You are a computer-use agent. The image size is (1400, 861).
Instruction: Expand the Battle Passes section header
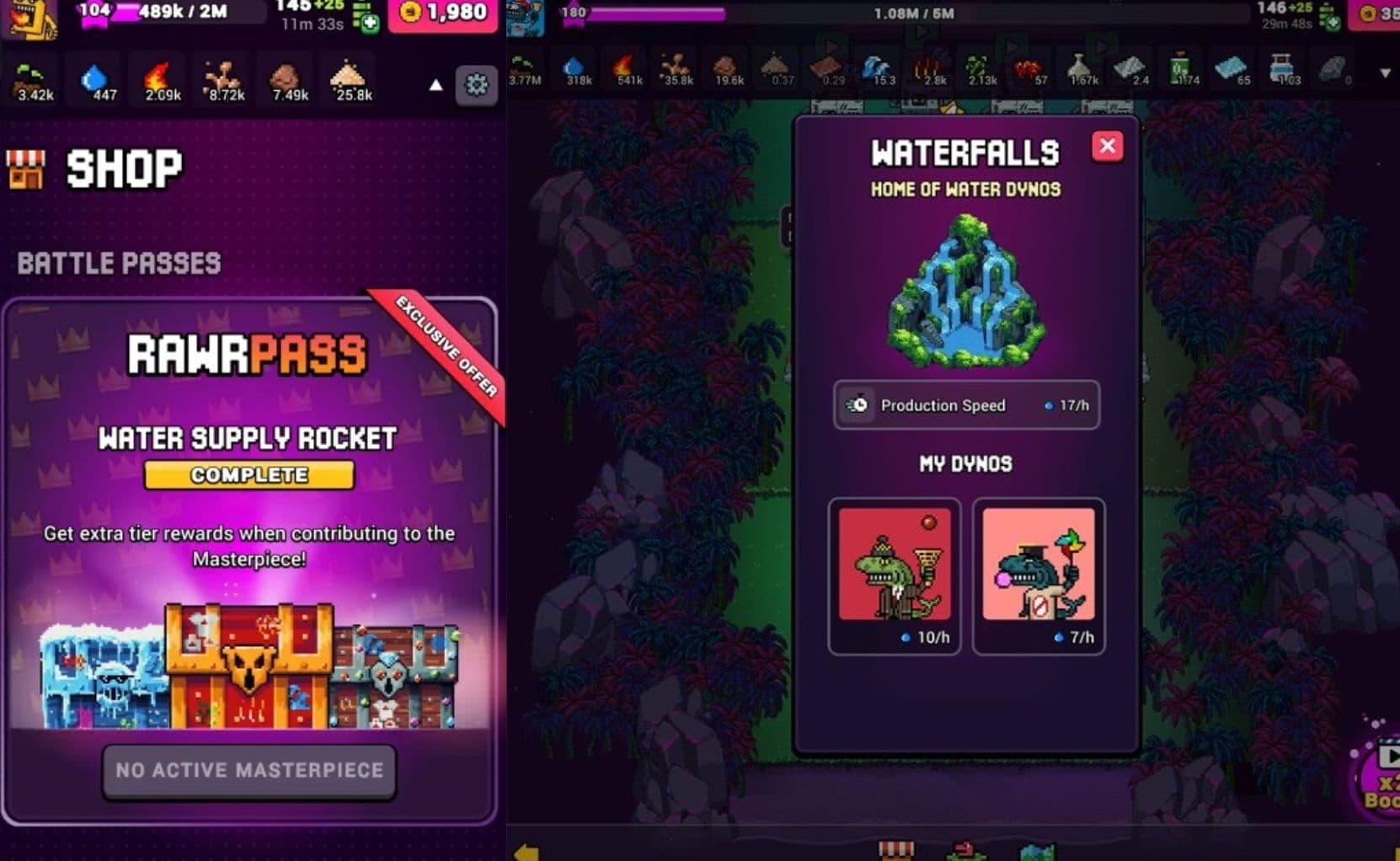(x=118, y=263)
